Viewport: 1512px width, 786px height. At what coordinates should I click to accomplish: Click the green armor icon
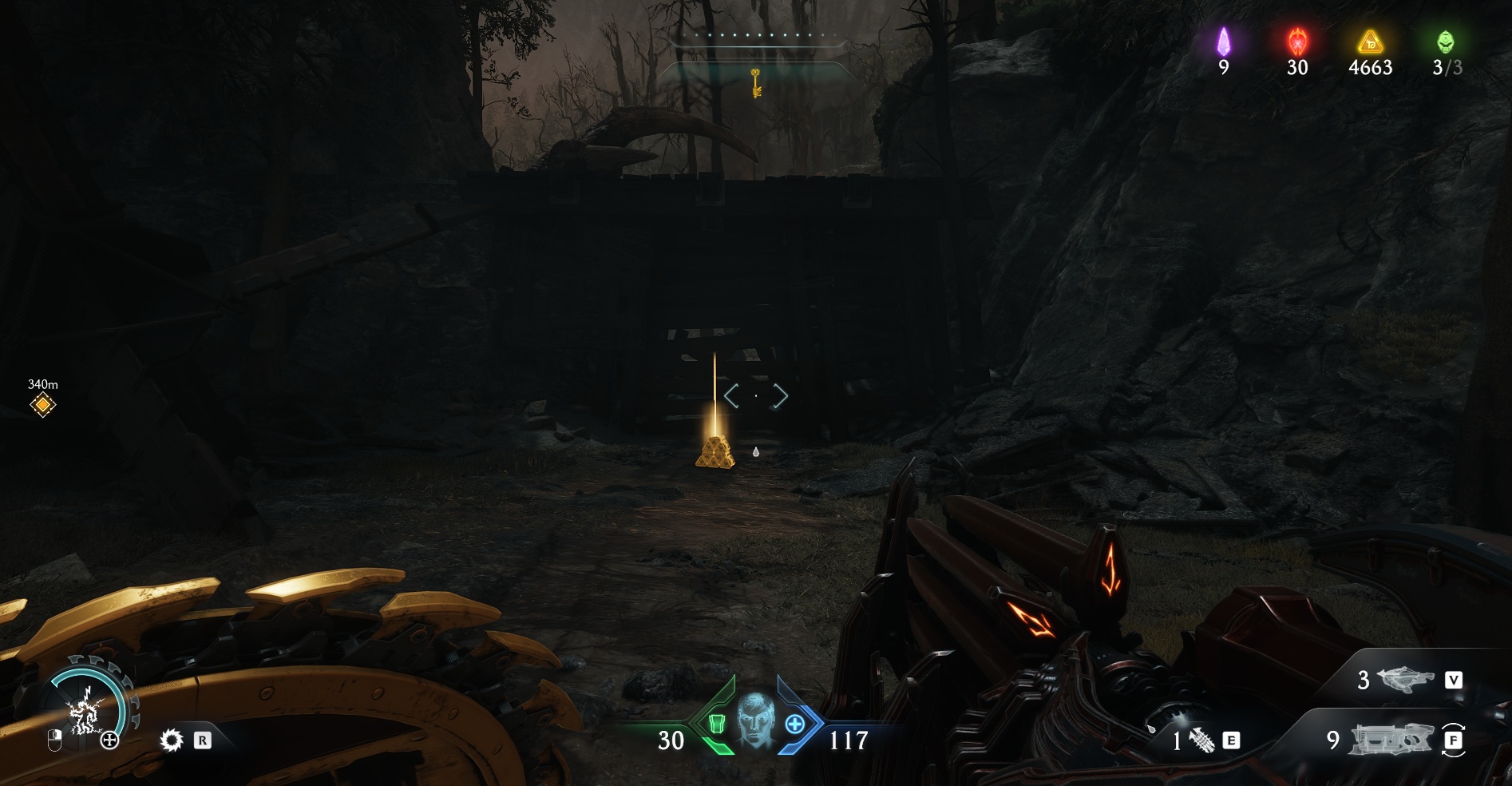715,724
